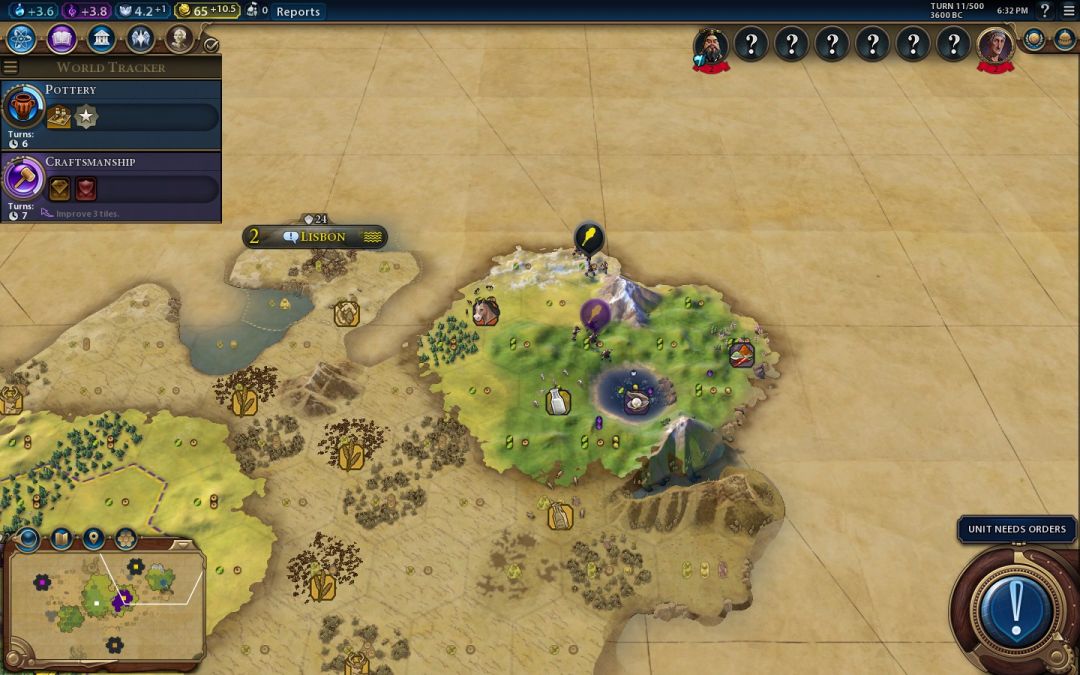Toggle the map pins list
Screen dimensions: 1080x675
94,539
